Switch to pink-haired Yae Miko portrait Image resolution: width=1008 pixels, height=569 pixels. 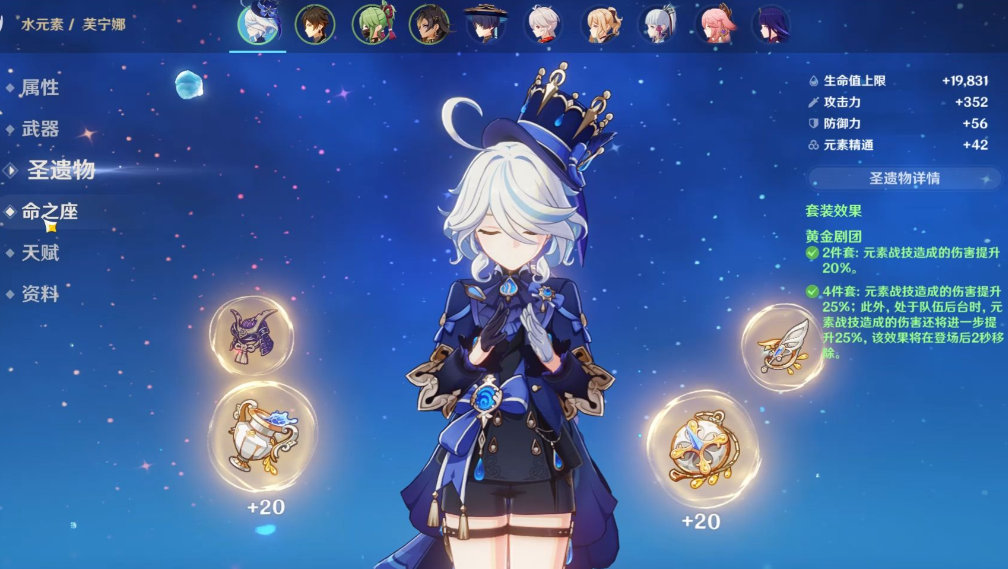point(714,25)
